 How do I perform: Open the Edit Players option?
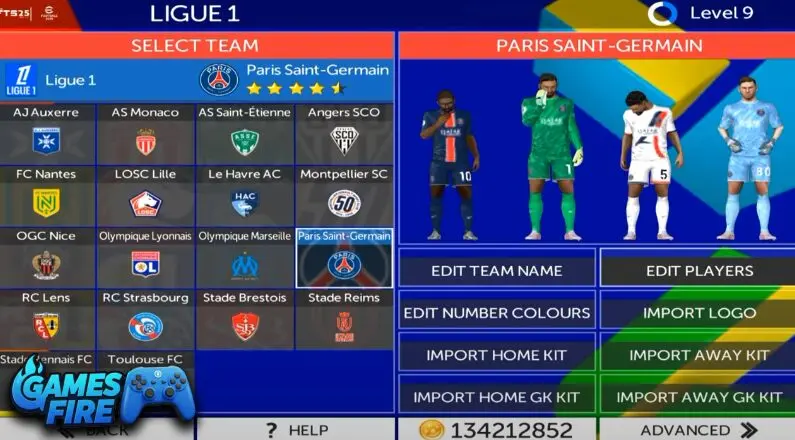pyautogui.click(x=699, y=270)
